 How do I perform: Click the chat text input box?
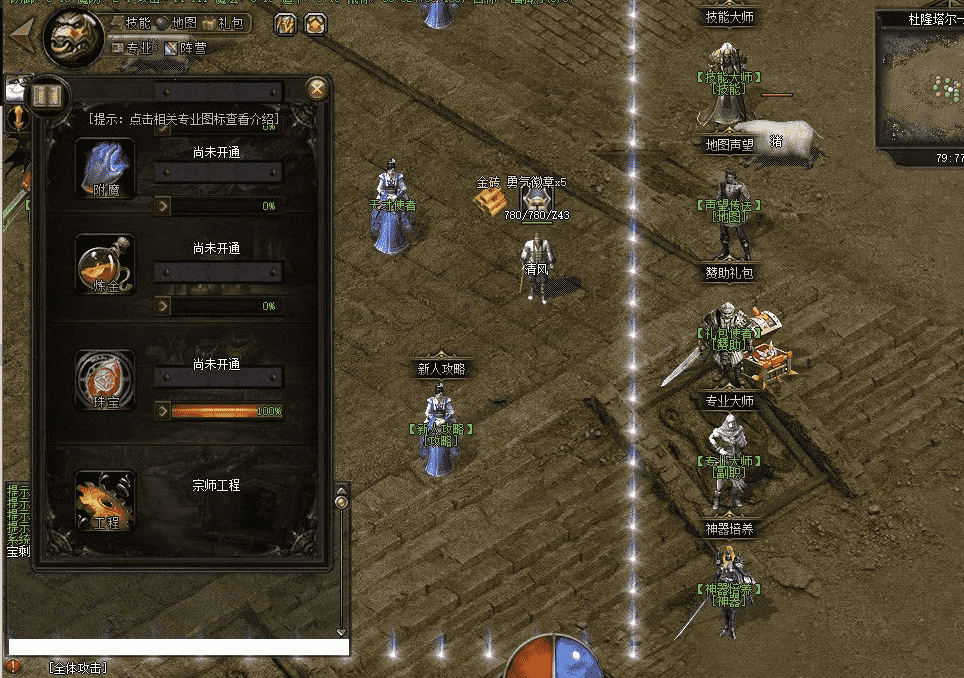point(178,647)
